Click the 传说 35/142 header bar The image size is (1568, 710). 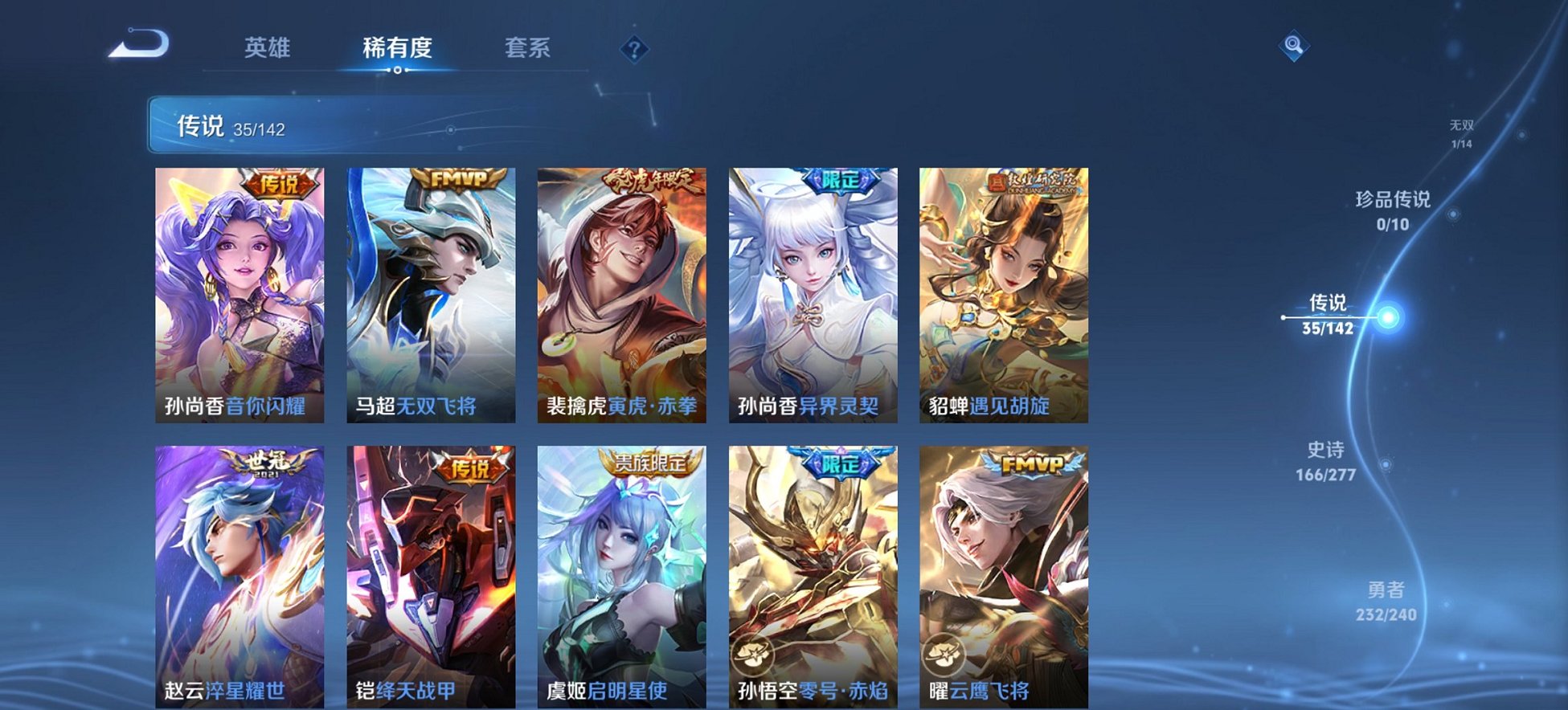[x=321, y=126]
